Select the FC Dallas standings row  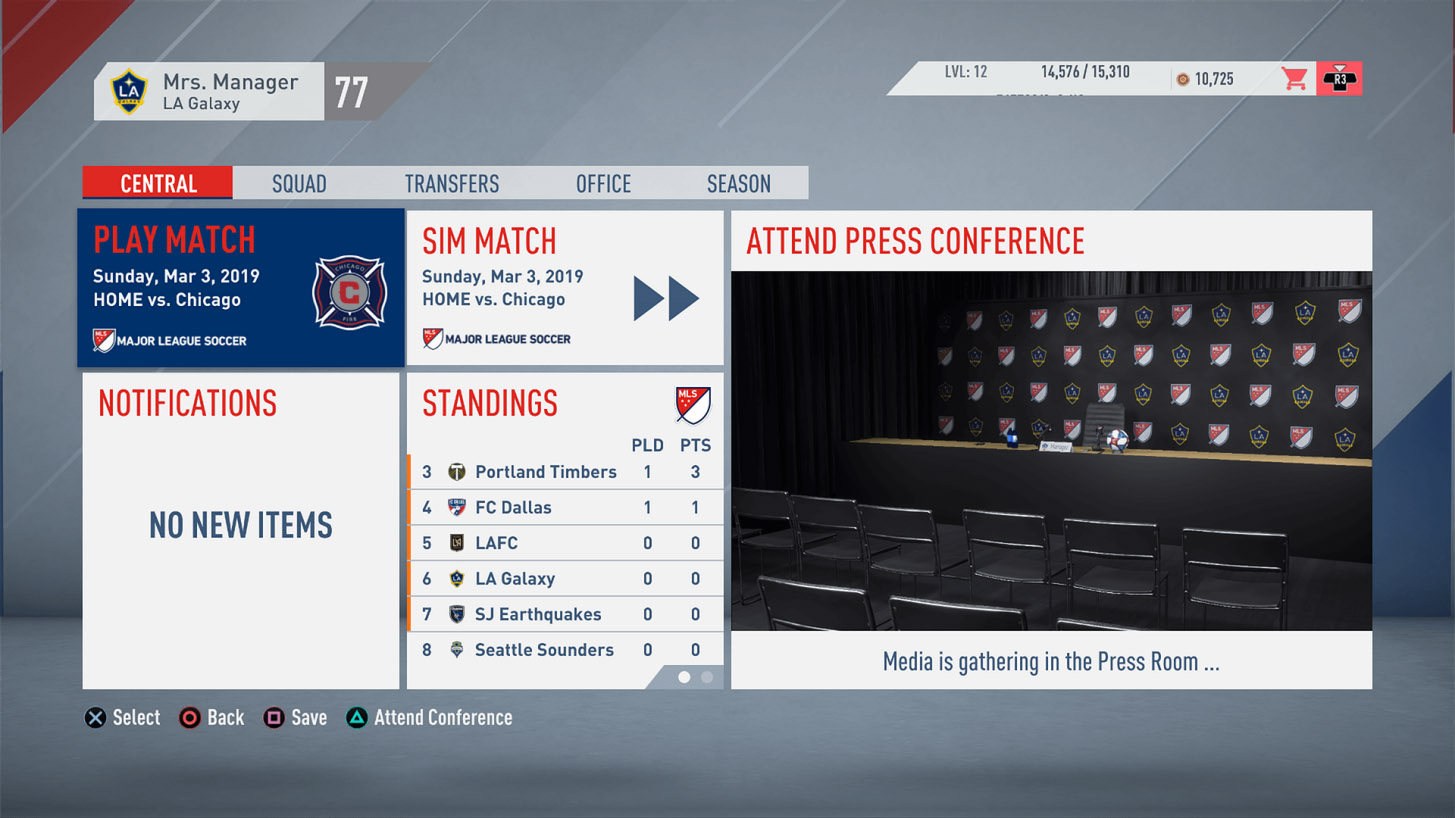click(x=565, y=508)
